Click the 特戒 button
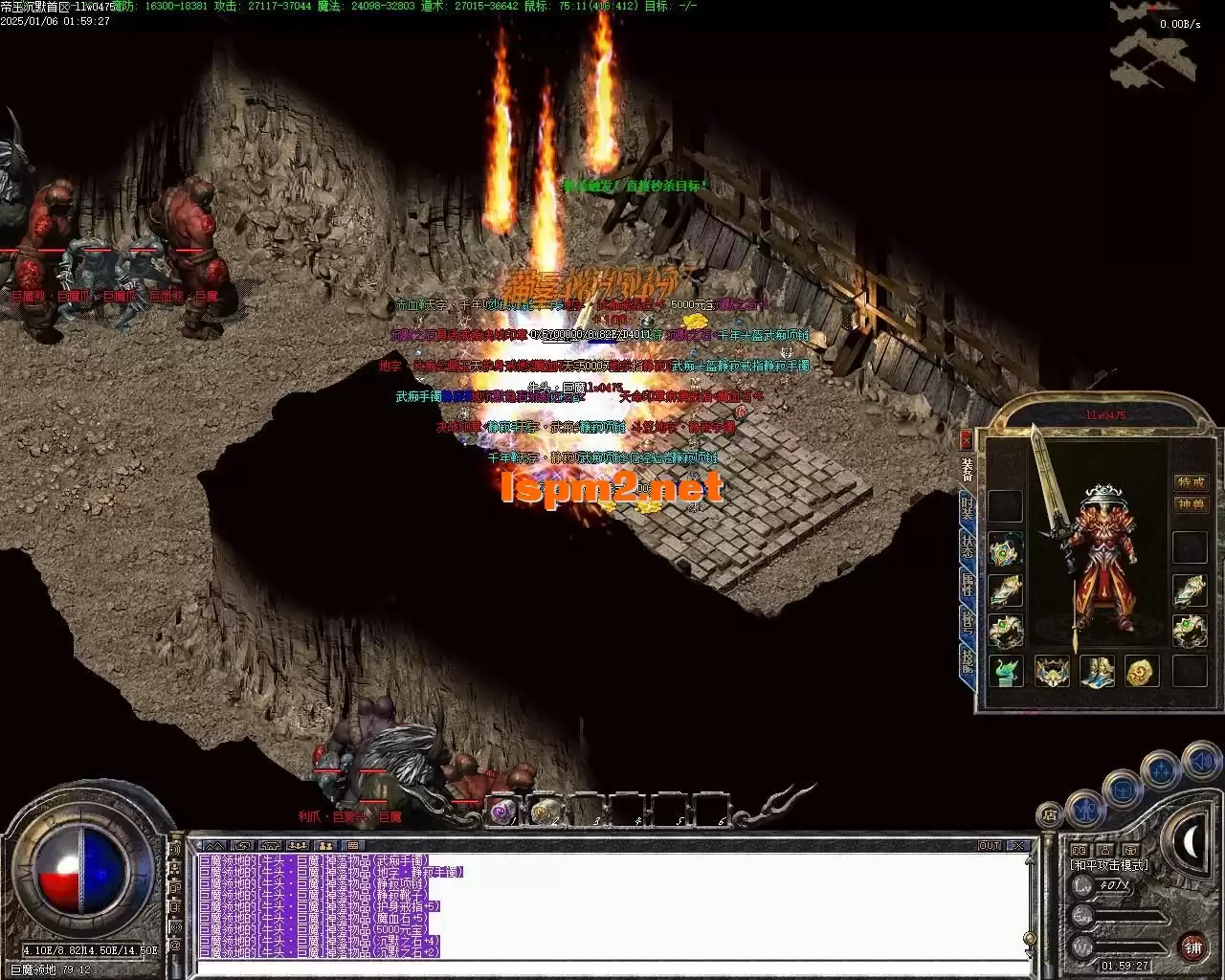 1191,482
